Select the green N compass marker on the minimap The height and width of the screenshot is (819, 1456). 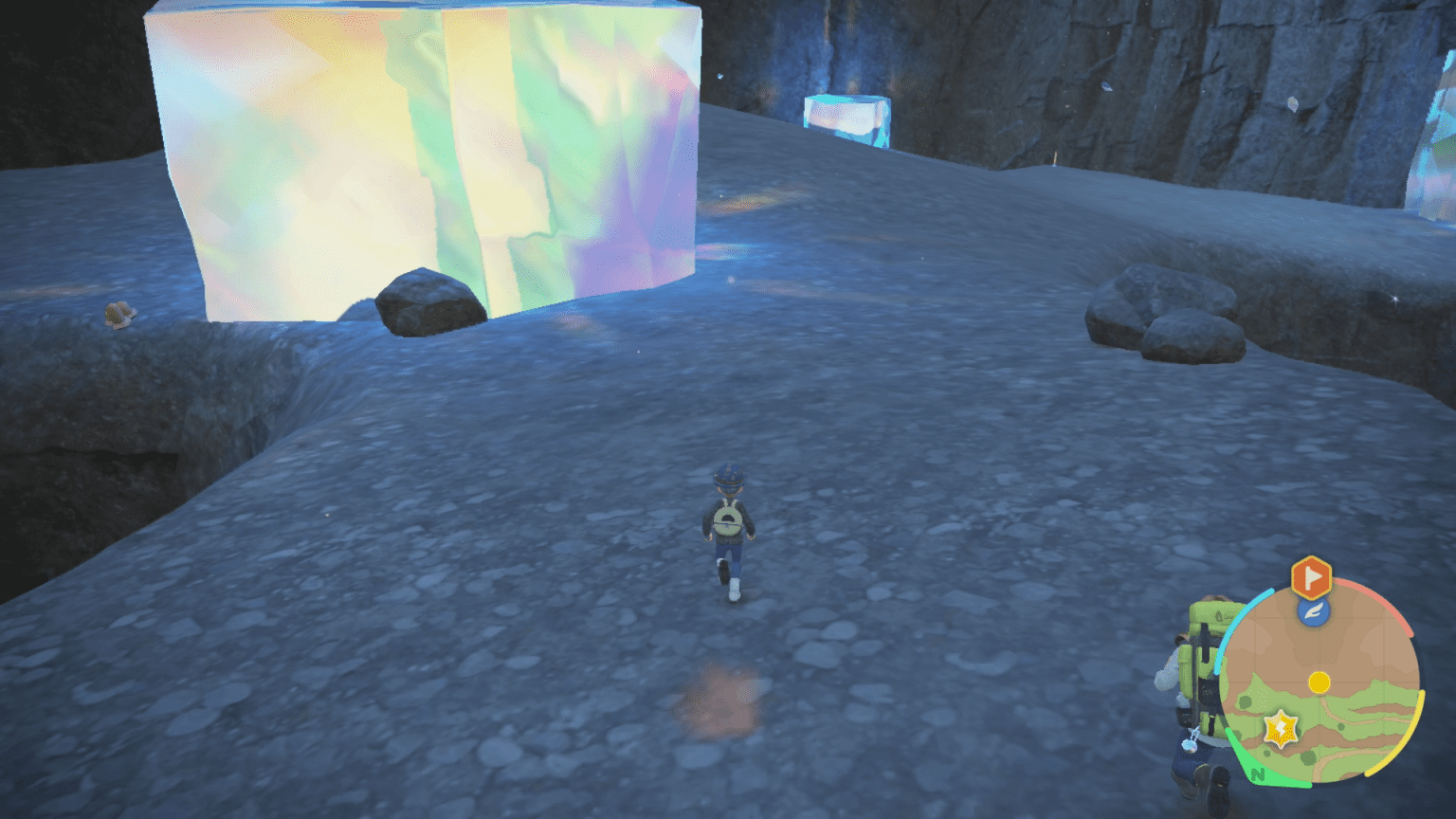click(1258, 774)
